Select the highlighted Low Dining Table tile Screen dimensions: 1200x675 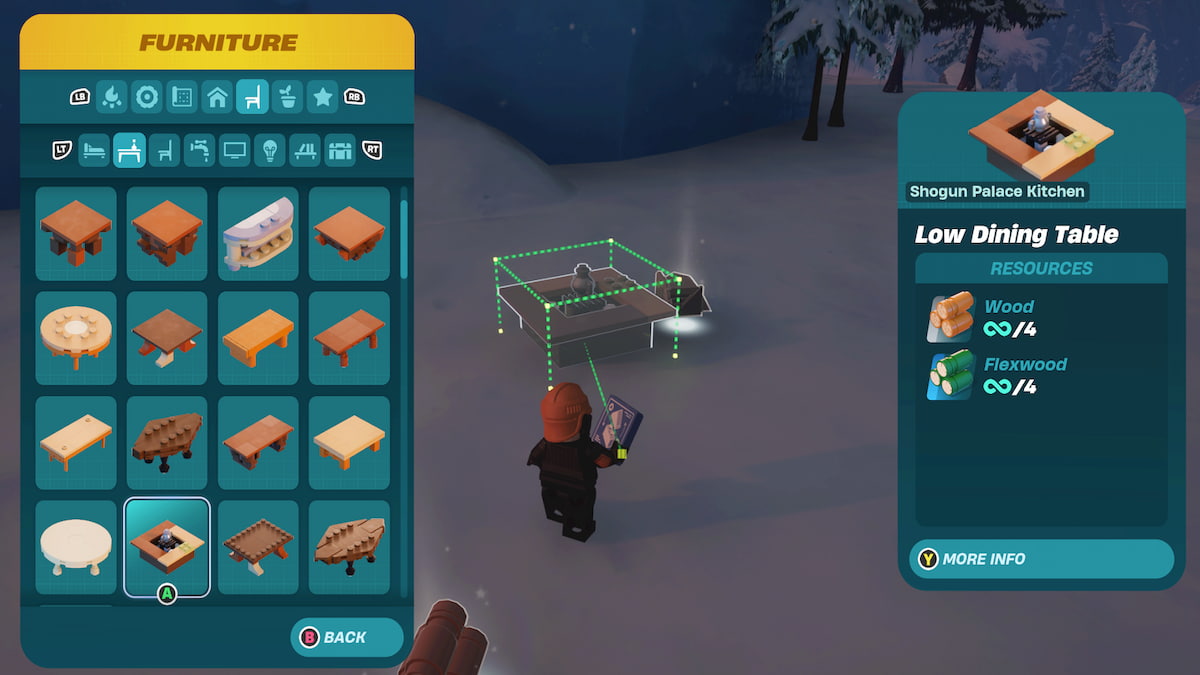(167, 547)
